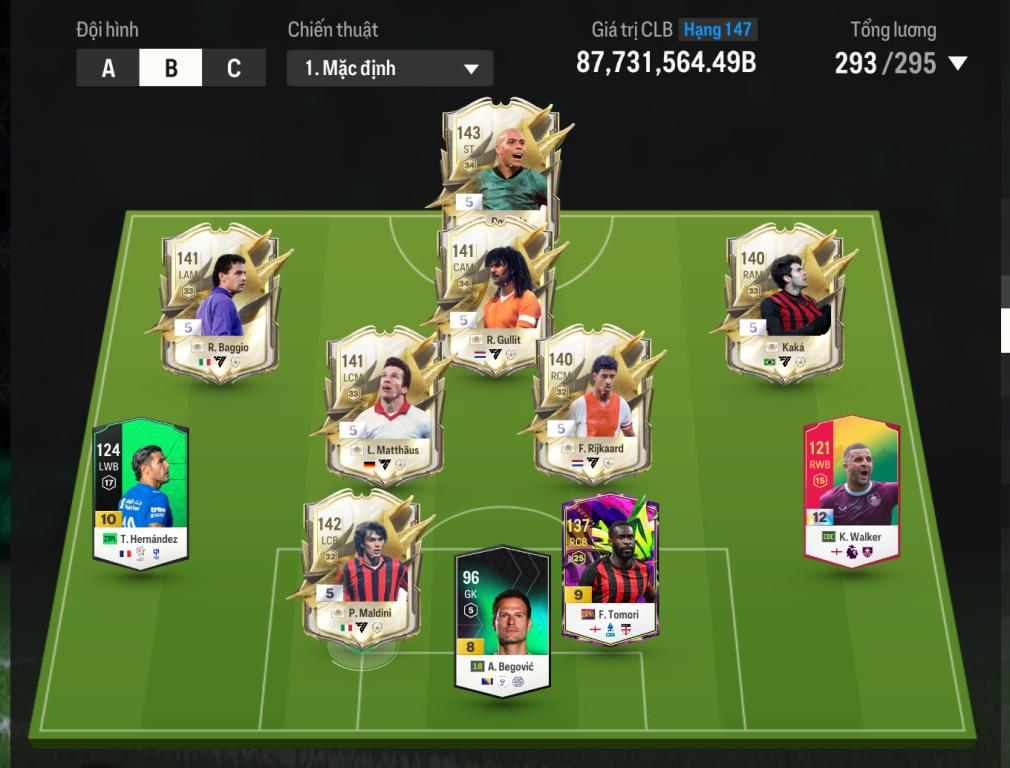Switch to squad tab A
The image size is (1010, 768).
(x=108, y=68)
